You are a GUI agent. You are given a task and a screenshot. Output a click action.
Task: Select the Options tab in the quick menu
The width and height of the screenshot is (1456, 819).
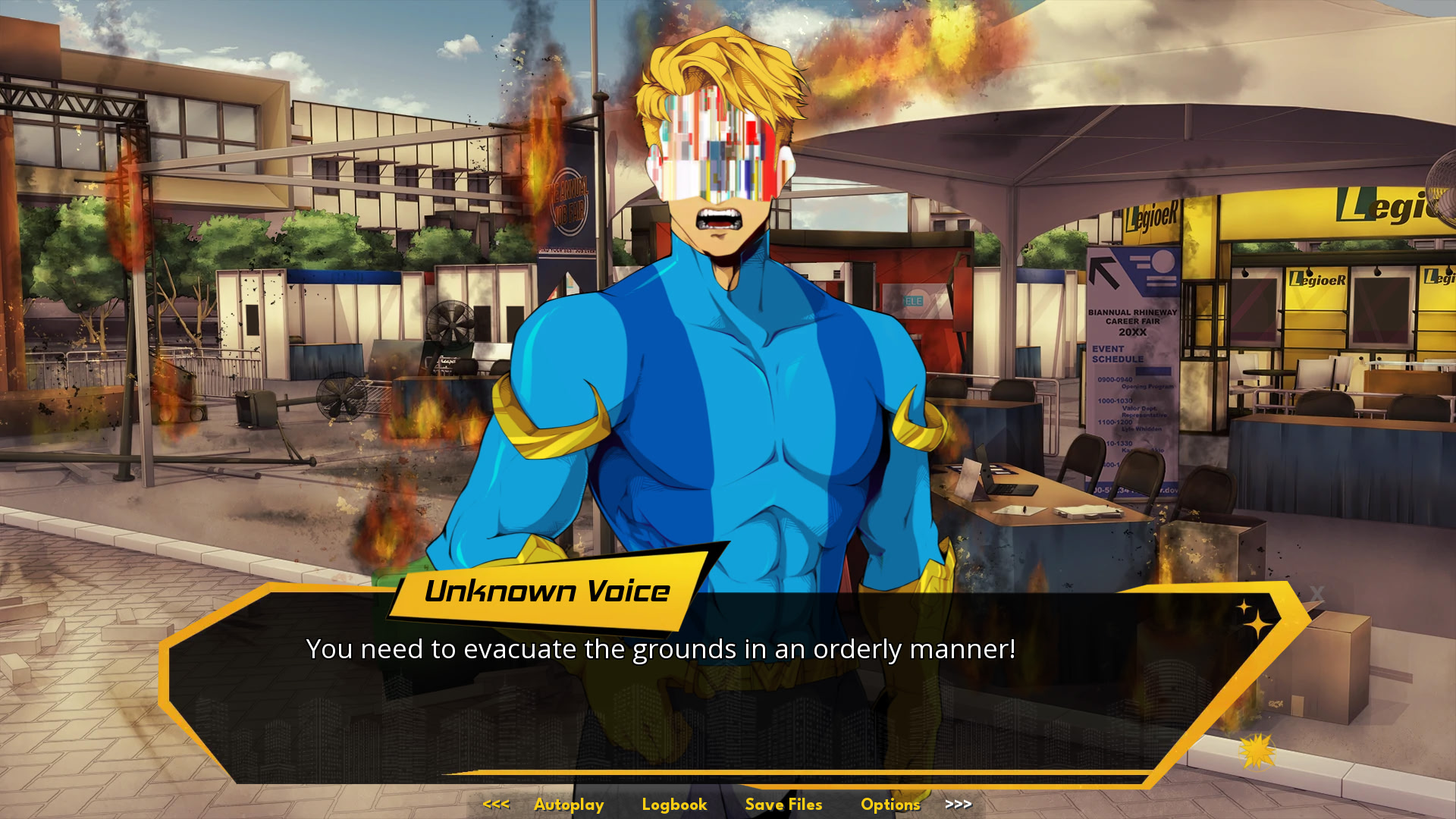pyautogui.click(x=890, y=805)
